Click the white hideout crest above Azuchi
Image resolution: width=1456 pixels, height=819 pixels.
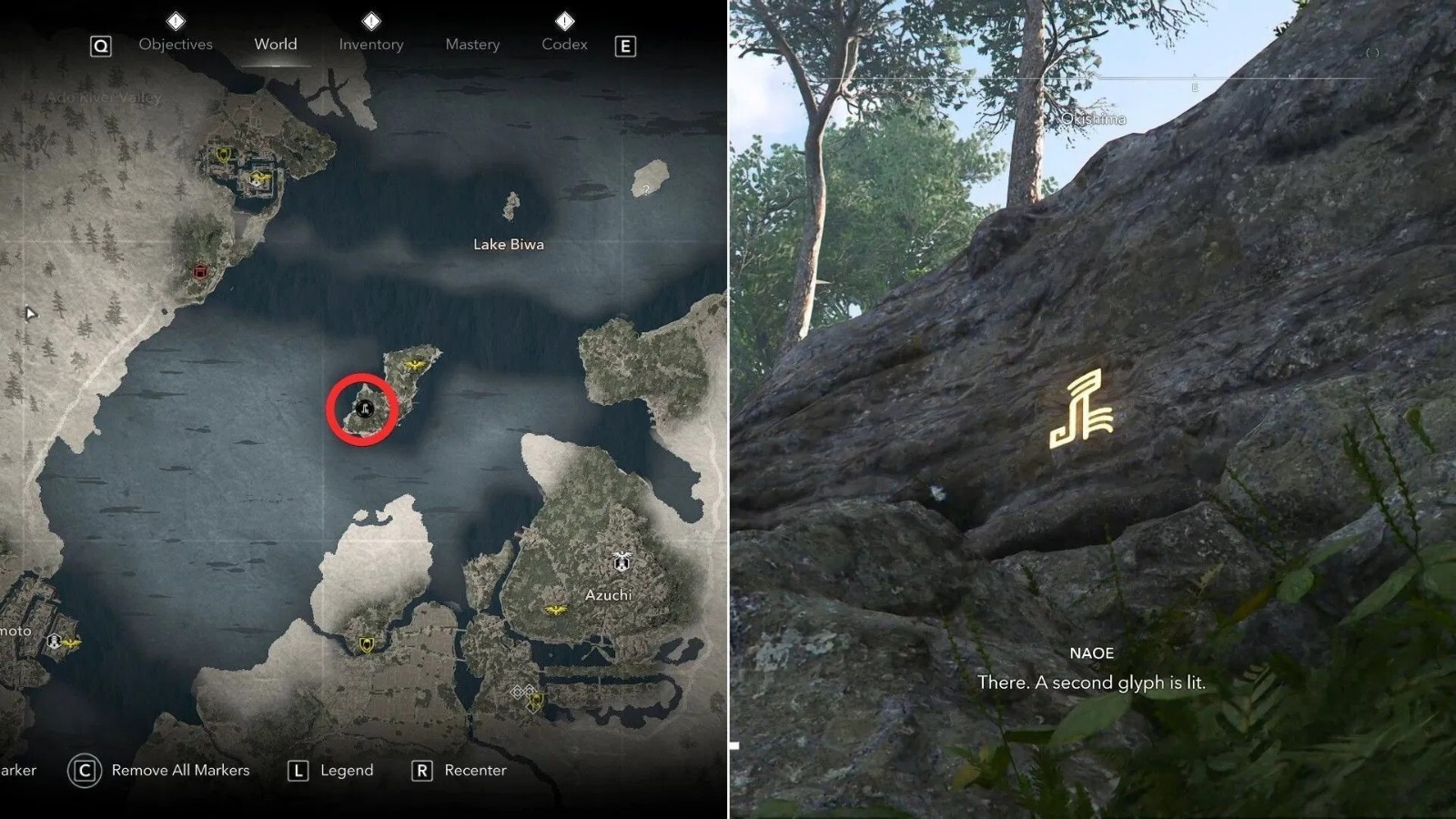622,561
